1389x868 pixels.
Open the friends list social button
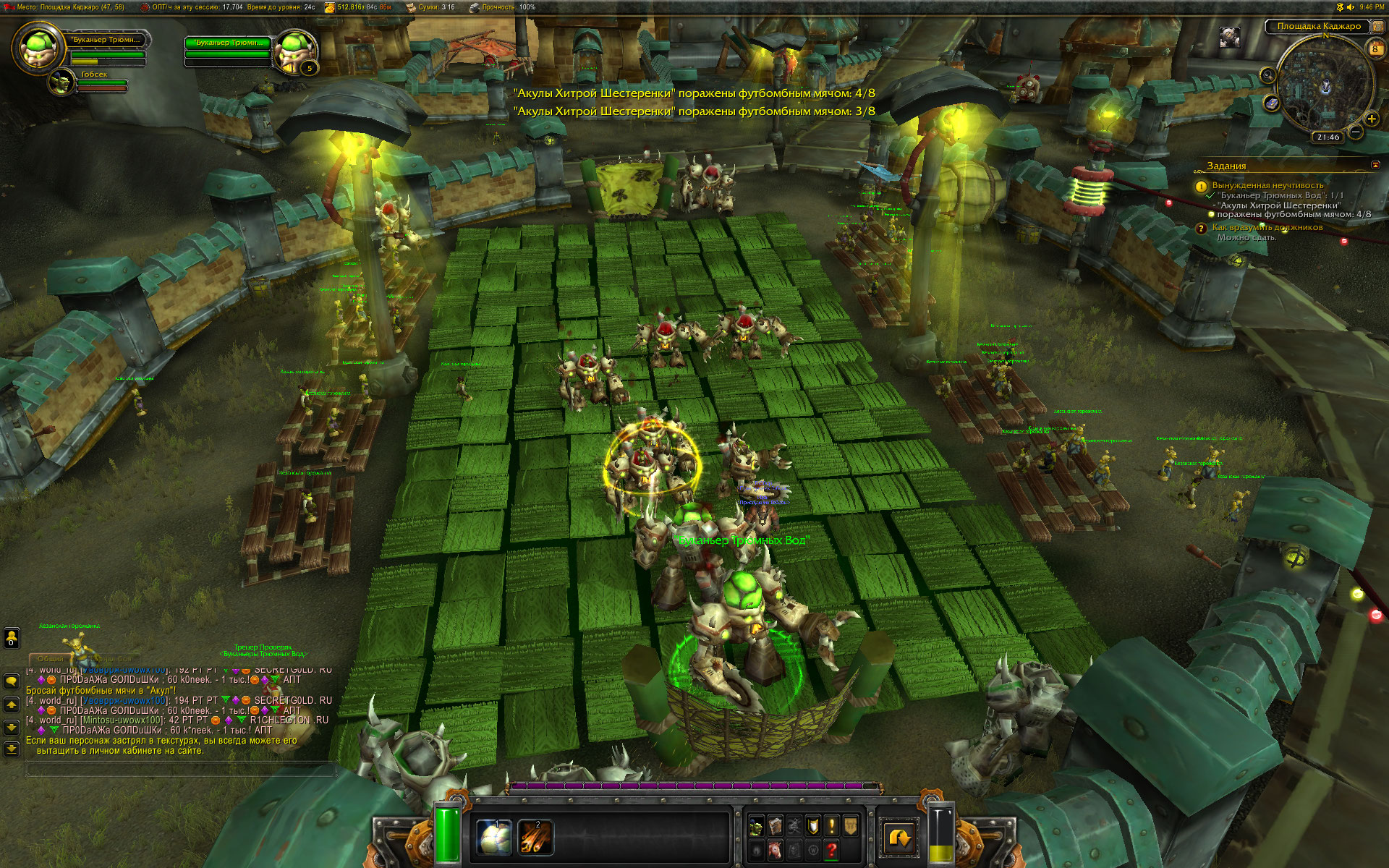[12, 638]
